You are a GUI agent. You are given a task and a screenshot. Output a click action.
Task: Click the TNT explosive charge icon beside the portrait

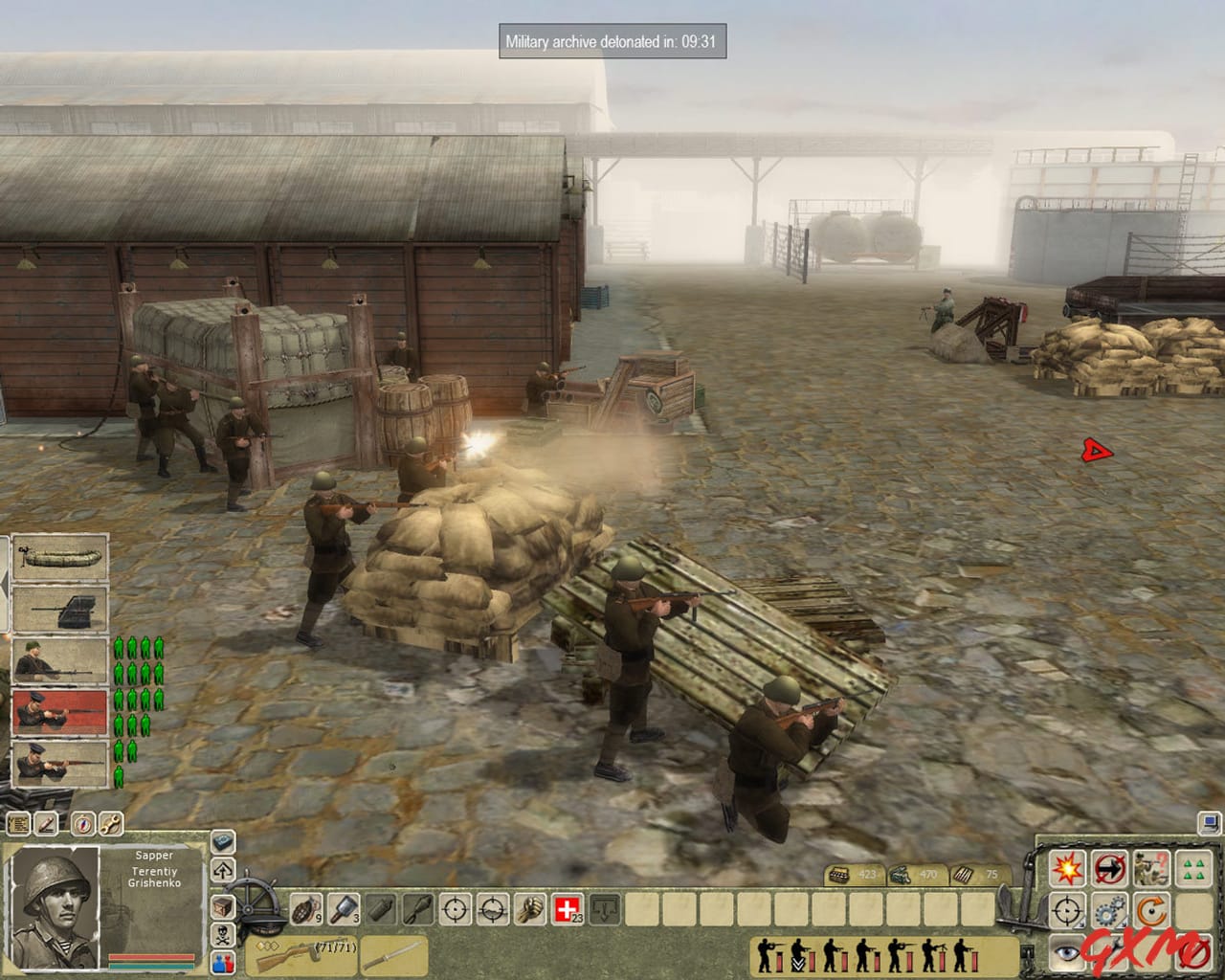coord(222,840)
